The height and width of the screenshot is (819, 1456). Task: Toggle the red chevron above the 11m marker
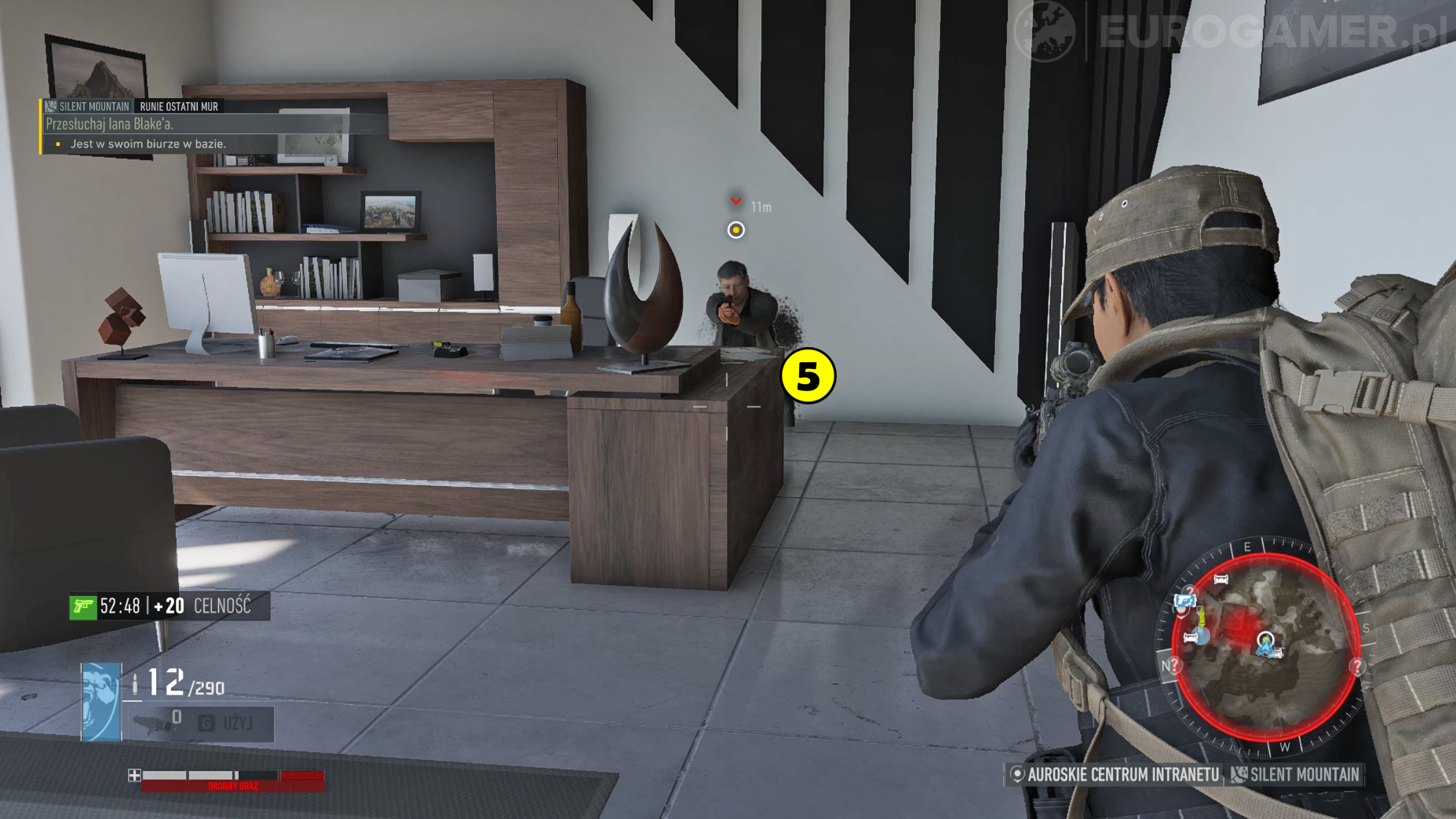(735, 201)
